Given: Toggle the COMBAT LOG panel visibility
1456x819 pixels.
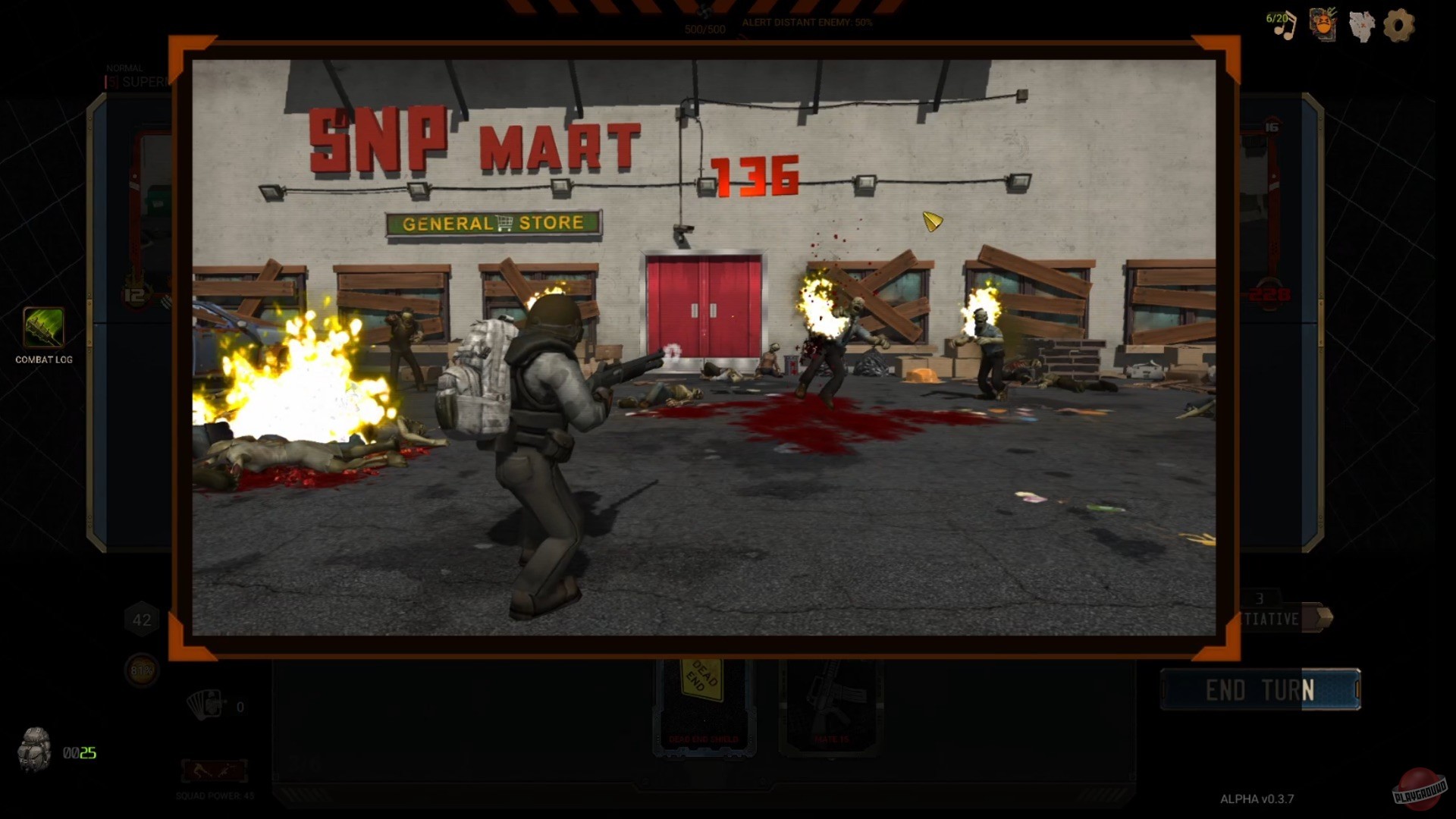Looking at the screenshot, I should 42,359.
